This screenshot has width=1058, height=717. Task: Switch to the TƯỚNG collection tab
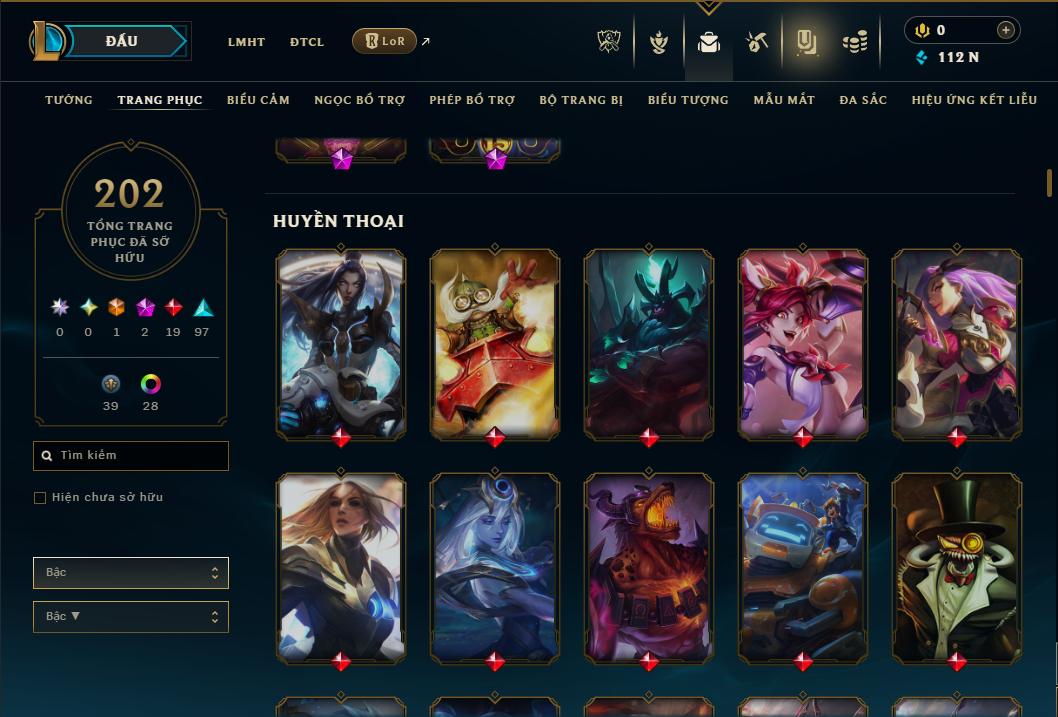pos(69,100)
